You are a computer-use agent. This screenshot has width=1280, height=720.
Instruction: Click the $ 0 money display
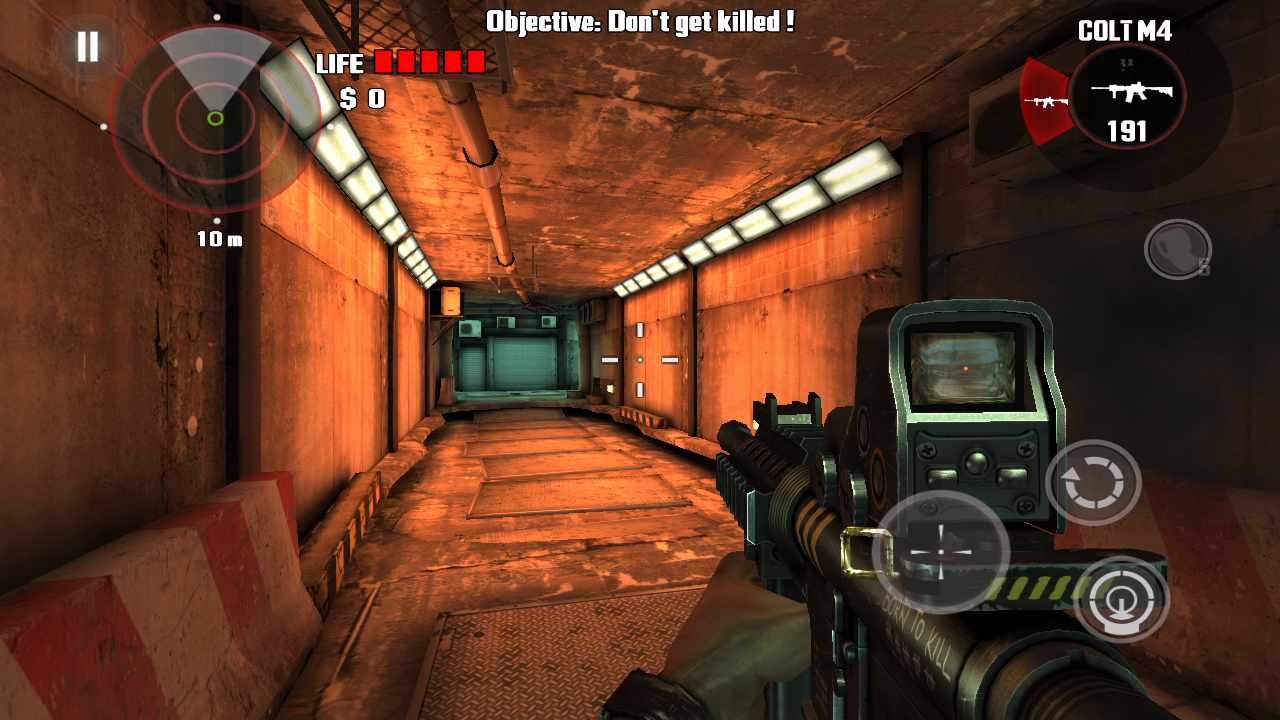(x=365, y=96)
